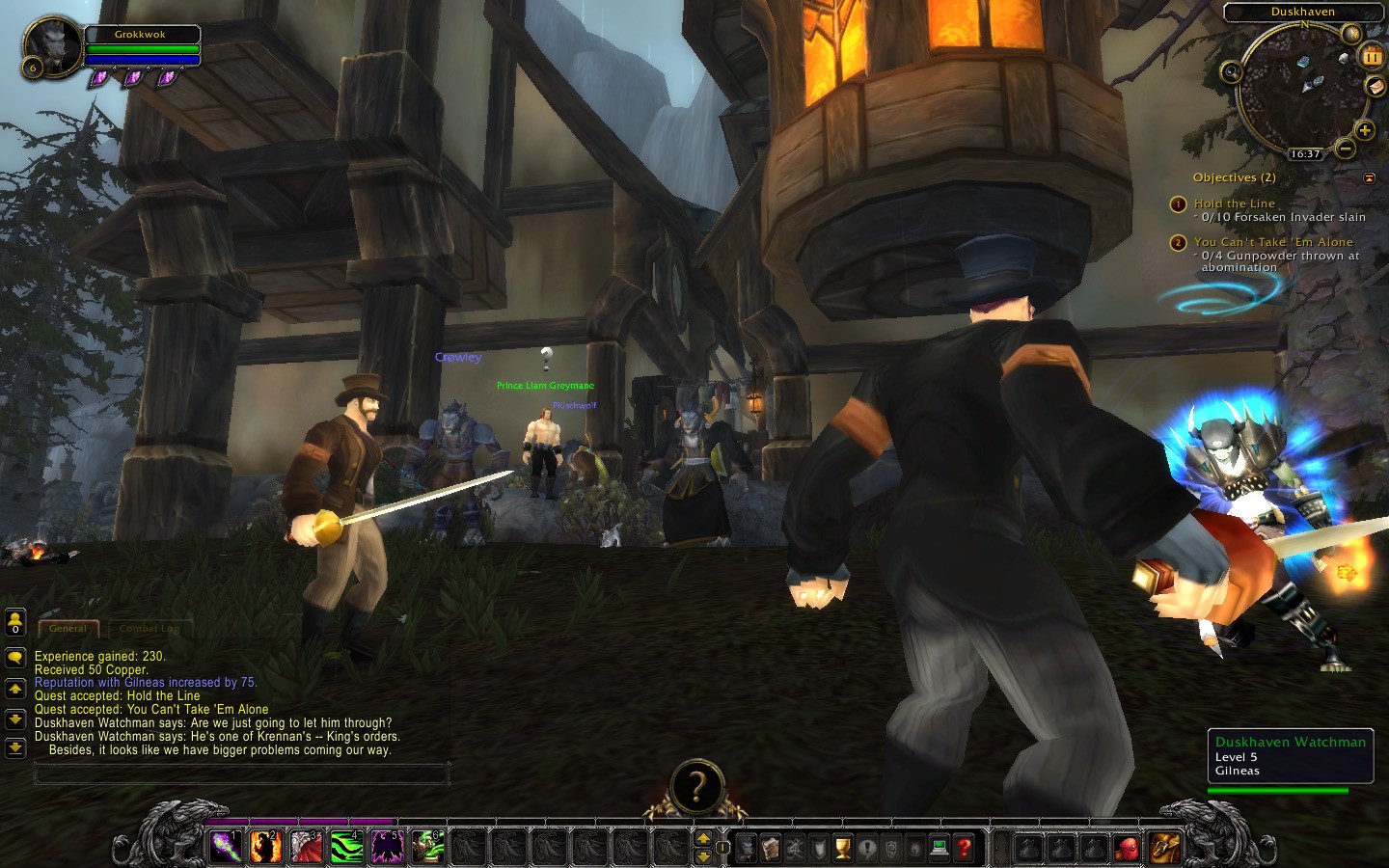The image size is (1389, 868).
Task: Open the red question mark help button
Action: (x=964, y=848)
